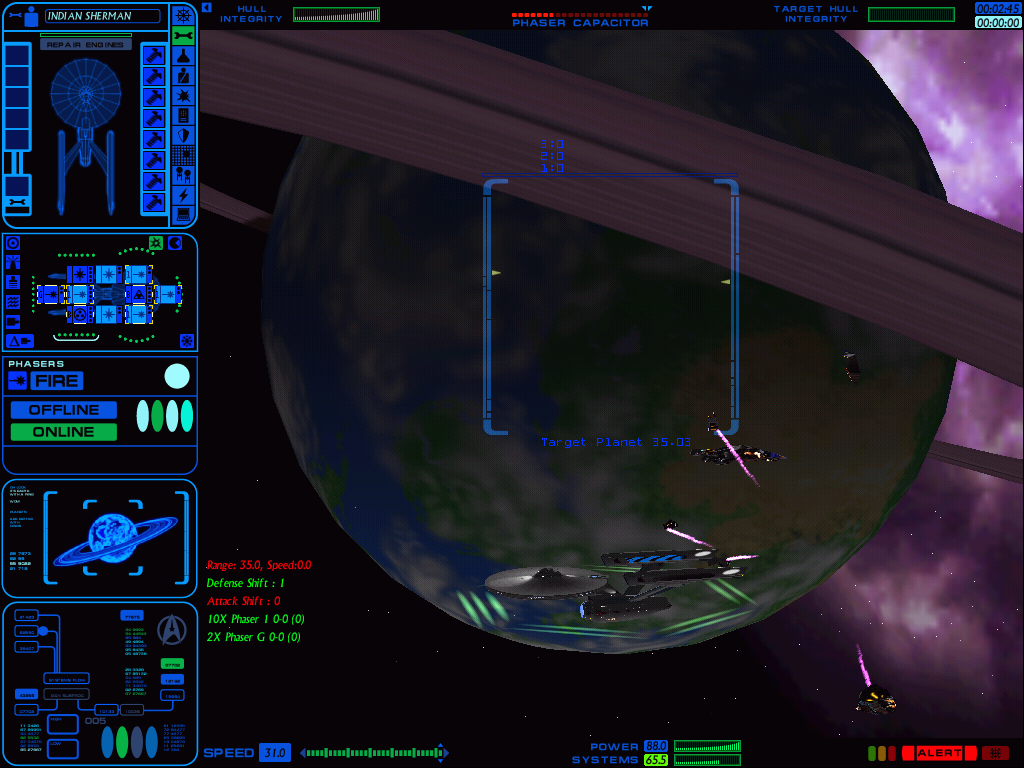This screenshot has height=768, width=1024.
Task: Select the green wrench repair station
Action: click(182, 35)
